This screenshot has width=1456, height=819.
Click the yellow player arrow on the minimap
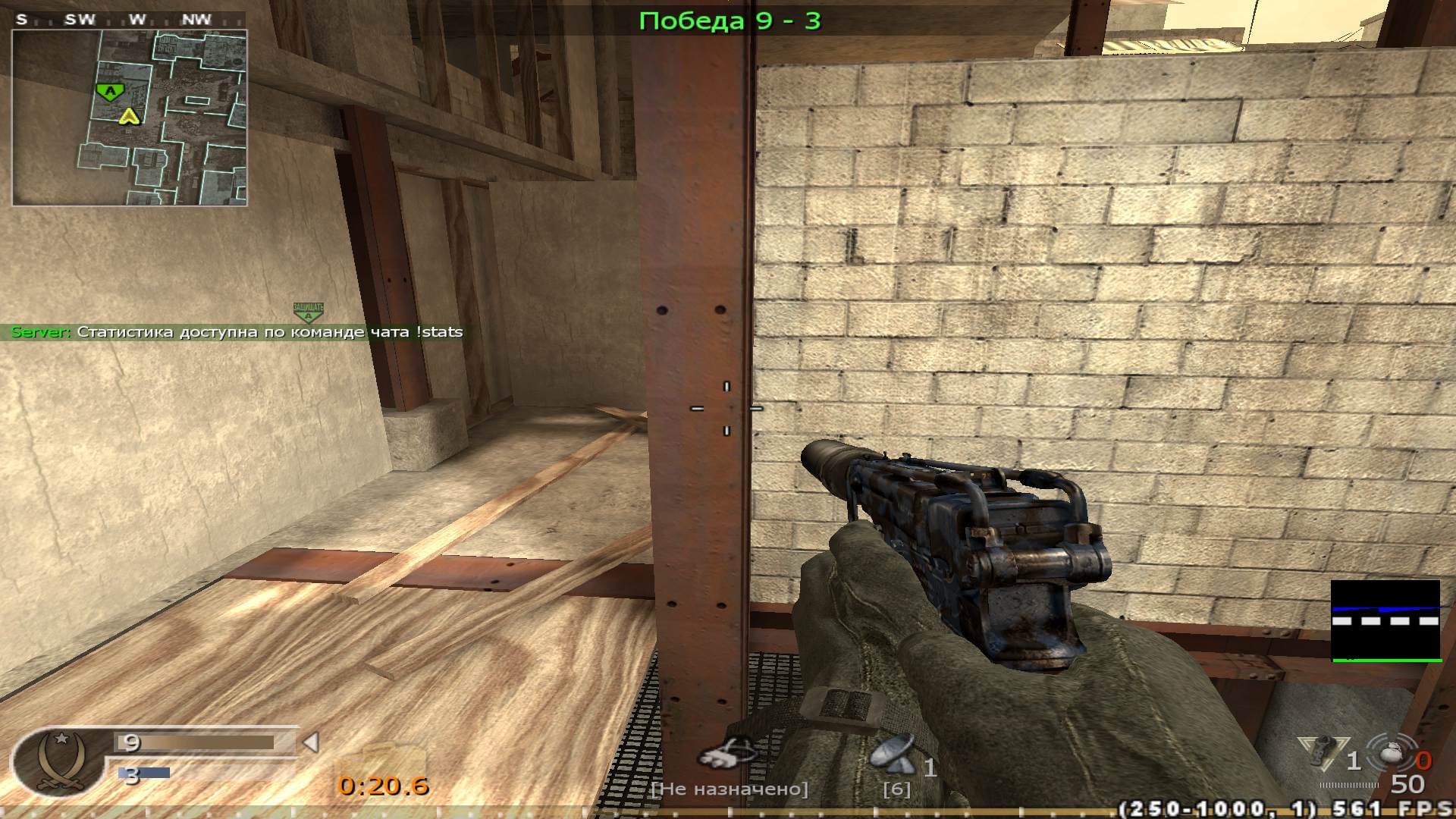click(x=127, y=115)
